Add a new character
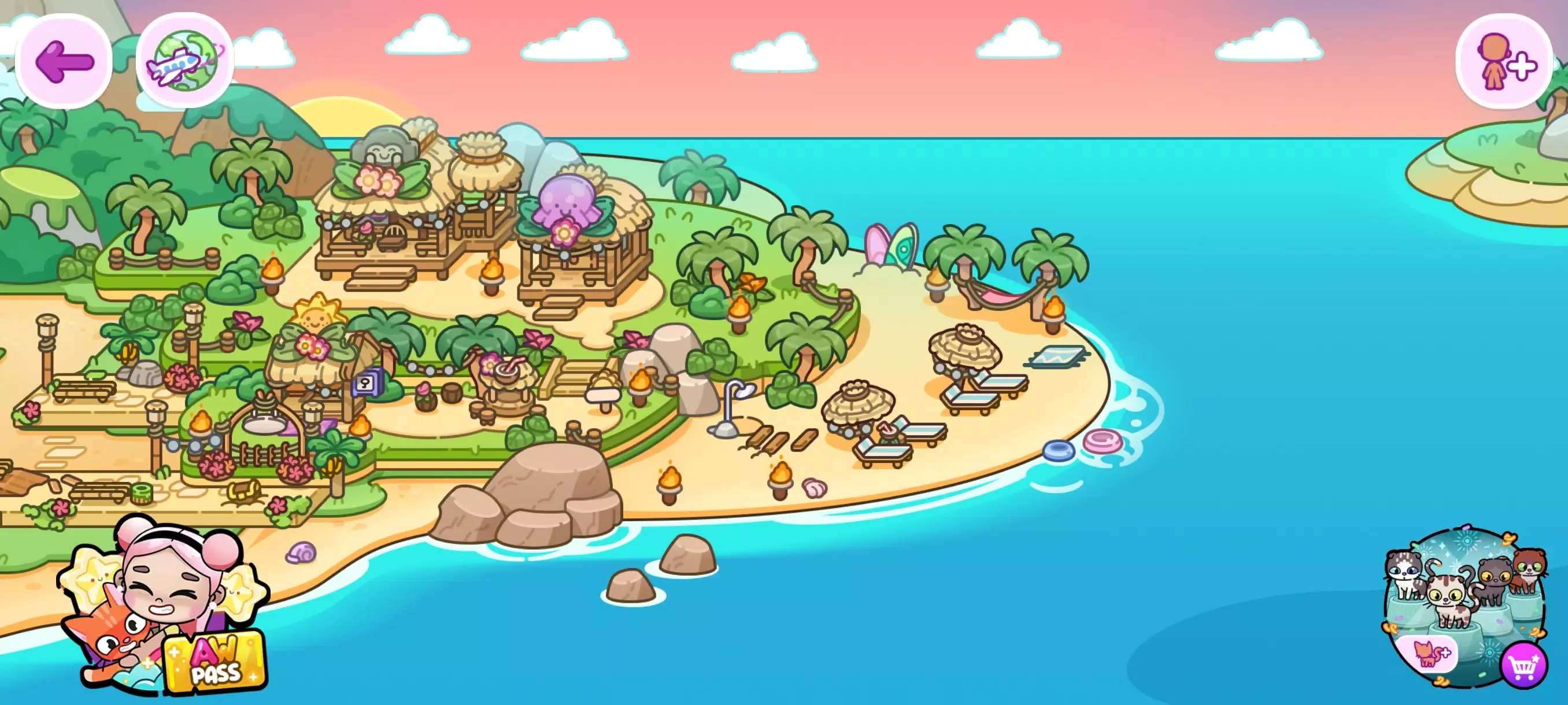 click(1503, 61)
